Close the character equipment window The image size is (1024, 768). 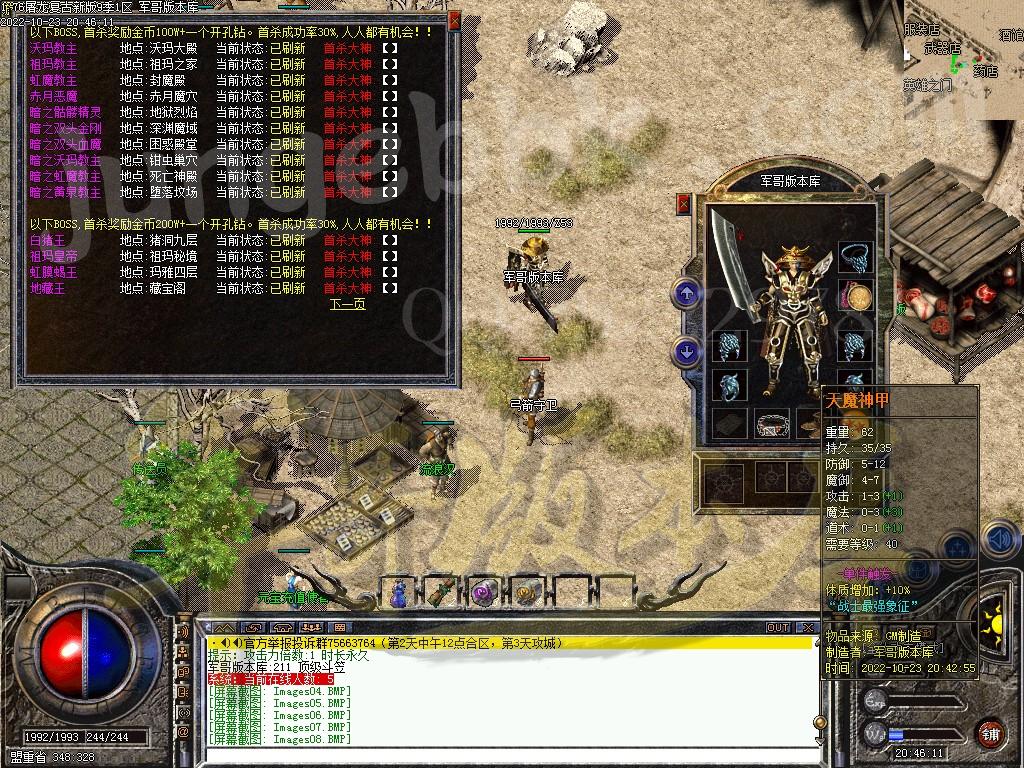pyautogui.click(x=684, y=204)
